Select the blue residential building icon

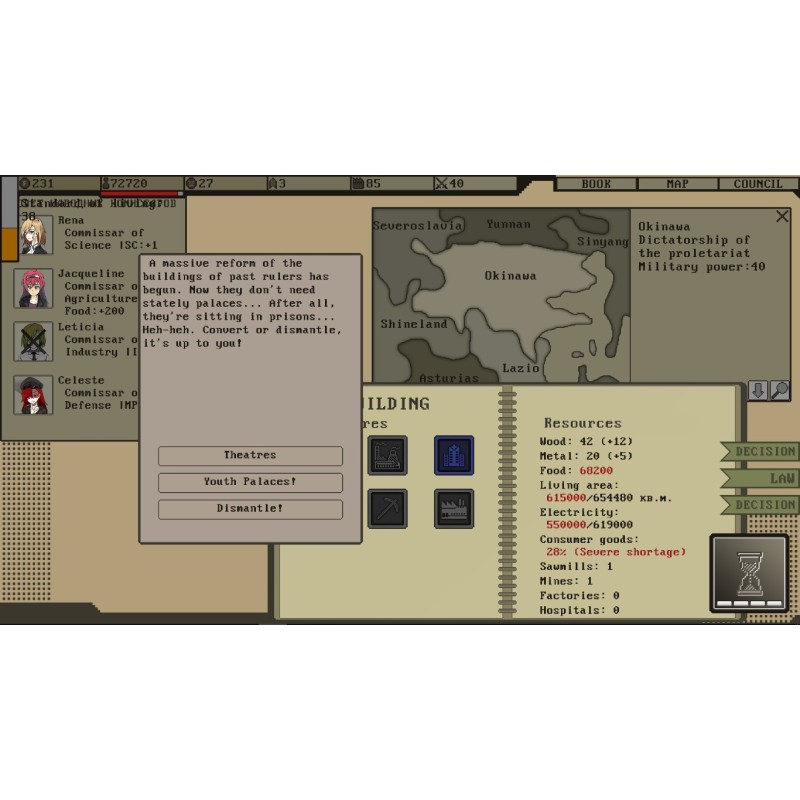(454, 456)
